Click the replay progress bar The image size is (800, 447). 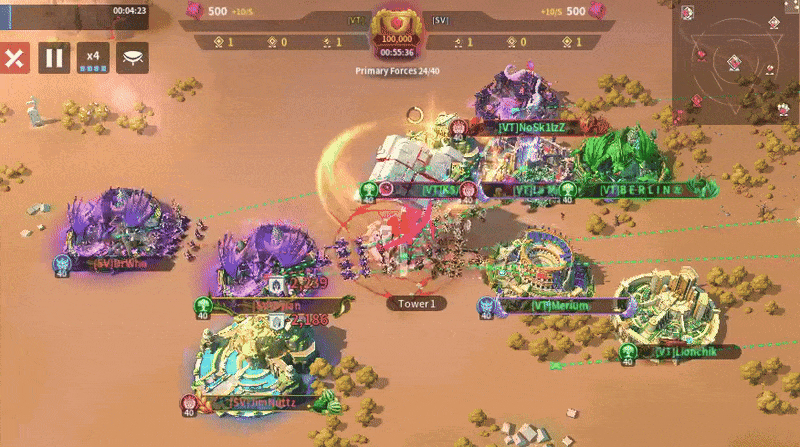(75, 10)
